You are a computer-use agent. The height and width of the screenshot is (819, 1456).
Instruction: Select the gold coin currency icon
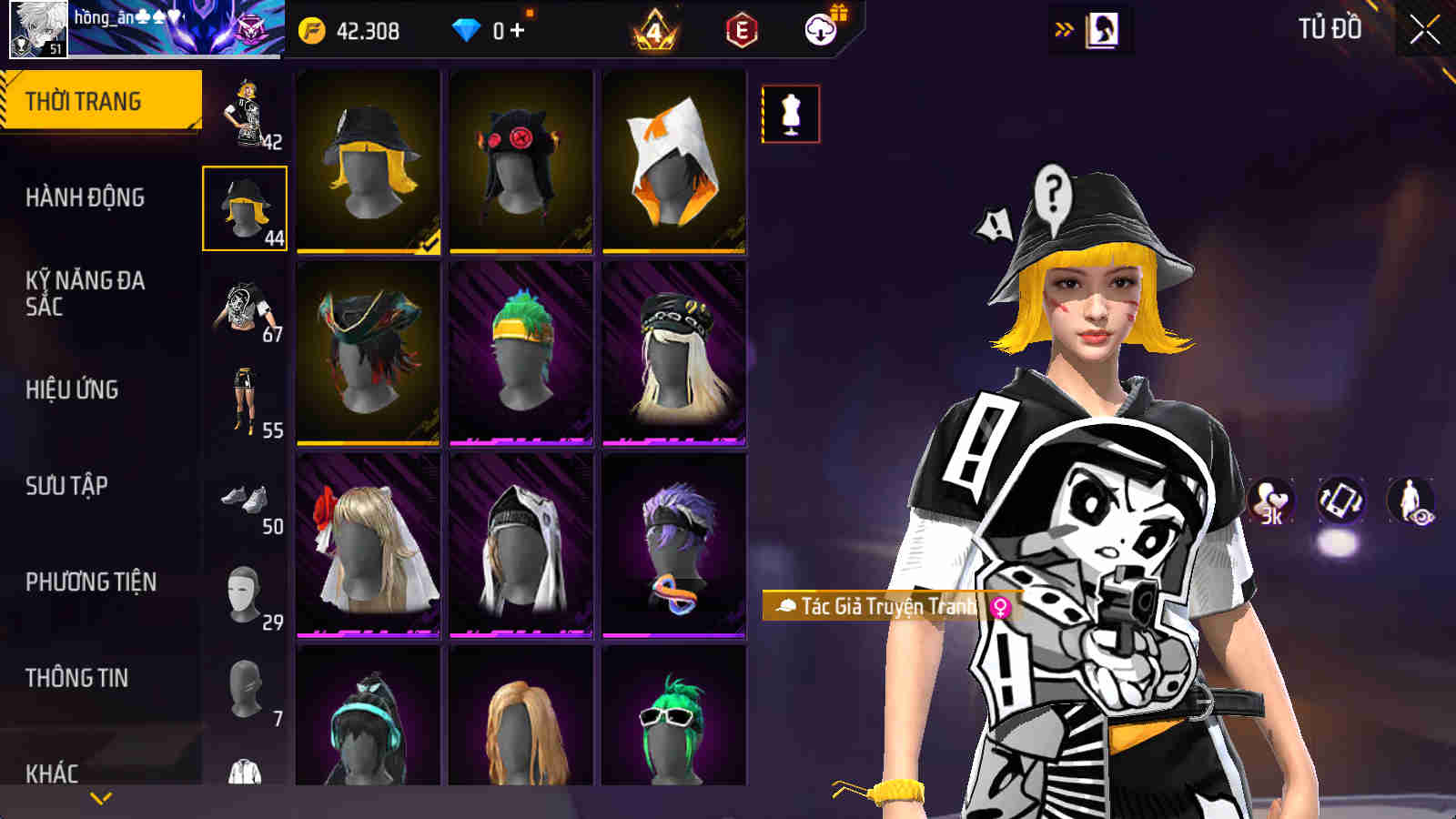point(314,29)
